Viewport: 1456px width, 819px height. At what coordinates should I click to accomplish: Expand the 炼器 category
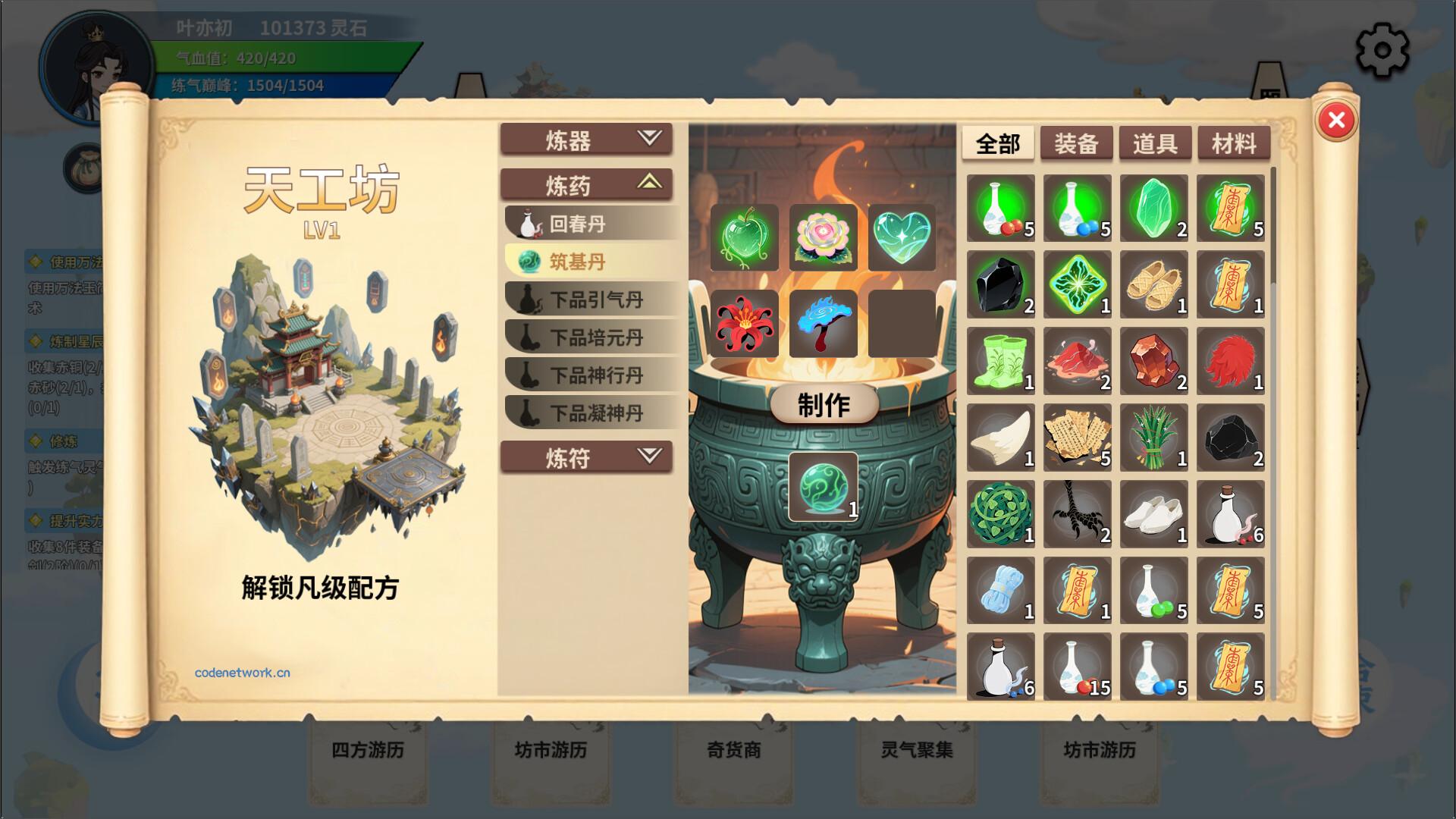(x=585, y=140)
